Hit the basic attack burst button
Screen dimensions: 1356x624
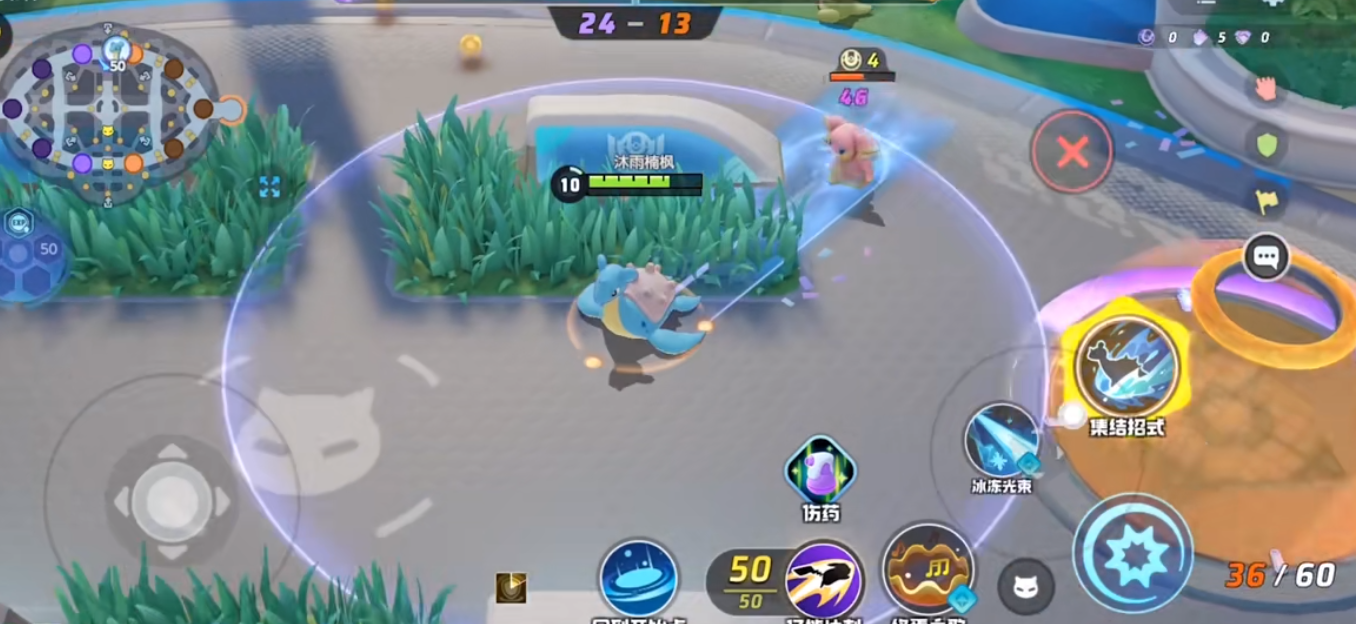tap(1133, 553)
